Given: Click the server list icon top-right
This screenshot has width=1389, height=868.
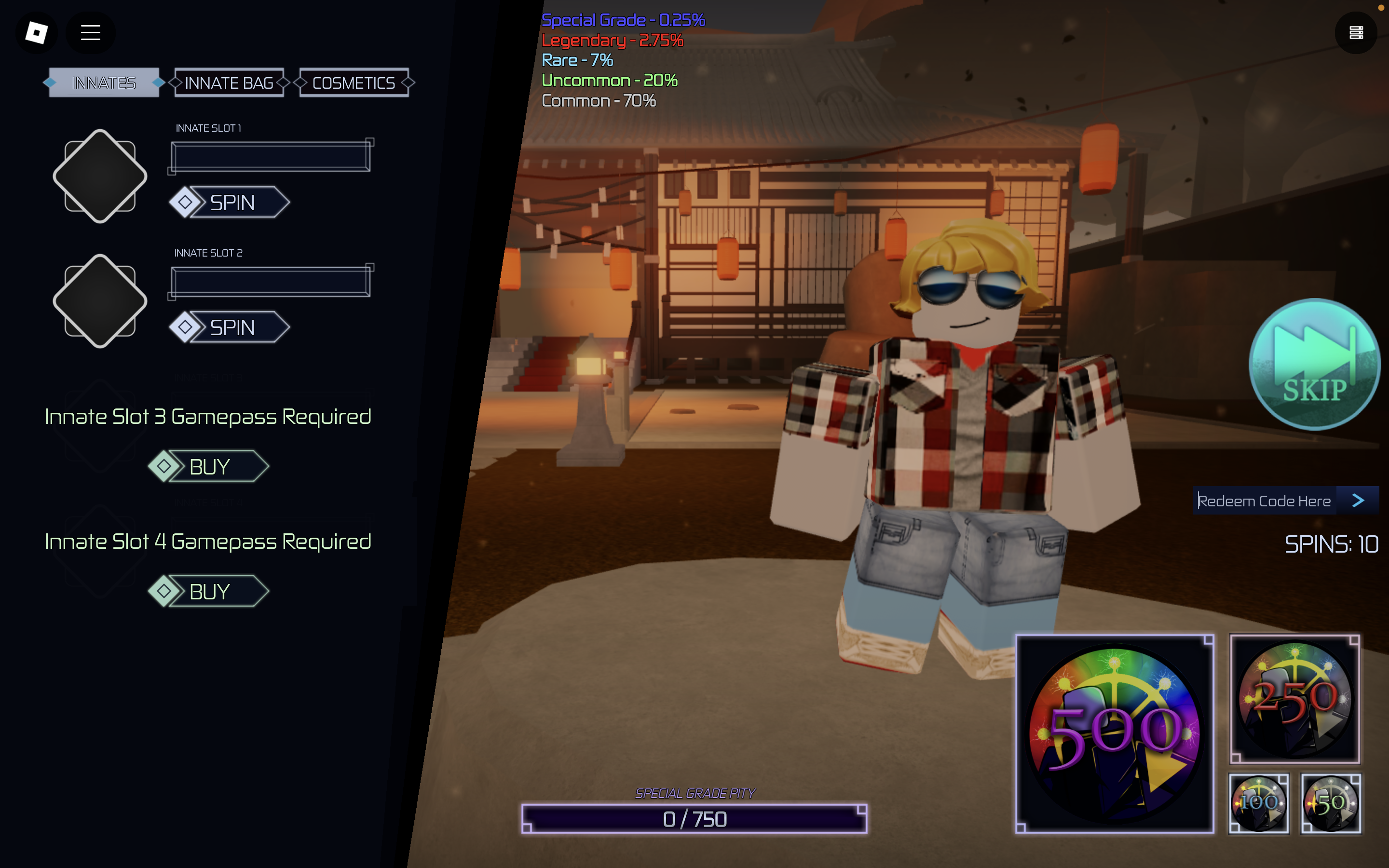Looking at the screenshot, I should pos(1356,33).
